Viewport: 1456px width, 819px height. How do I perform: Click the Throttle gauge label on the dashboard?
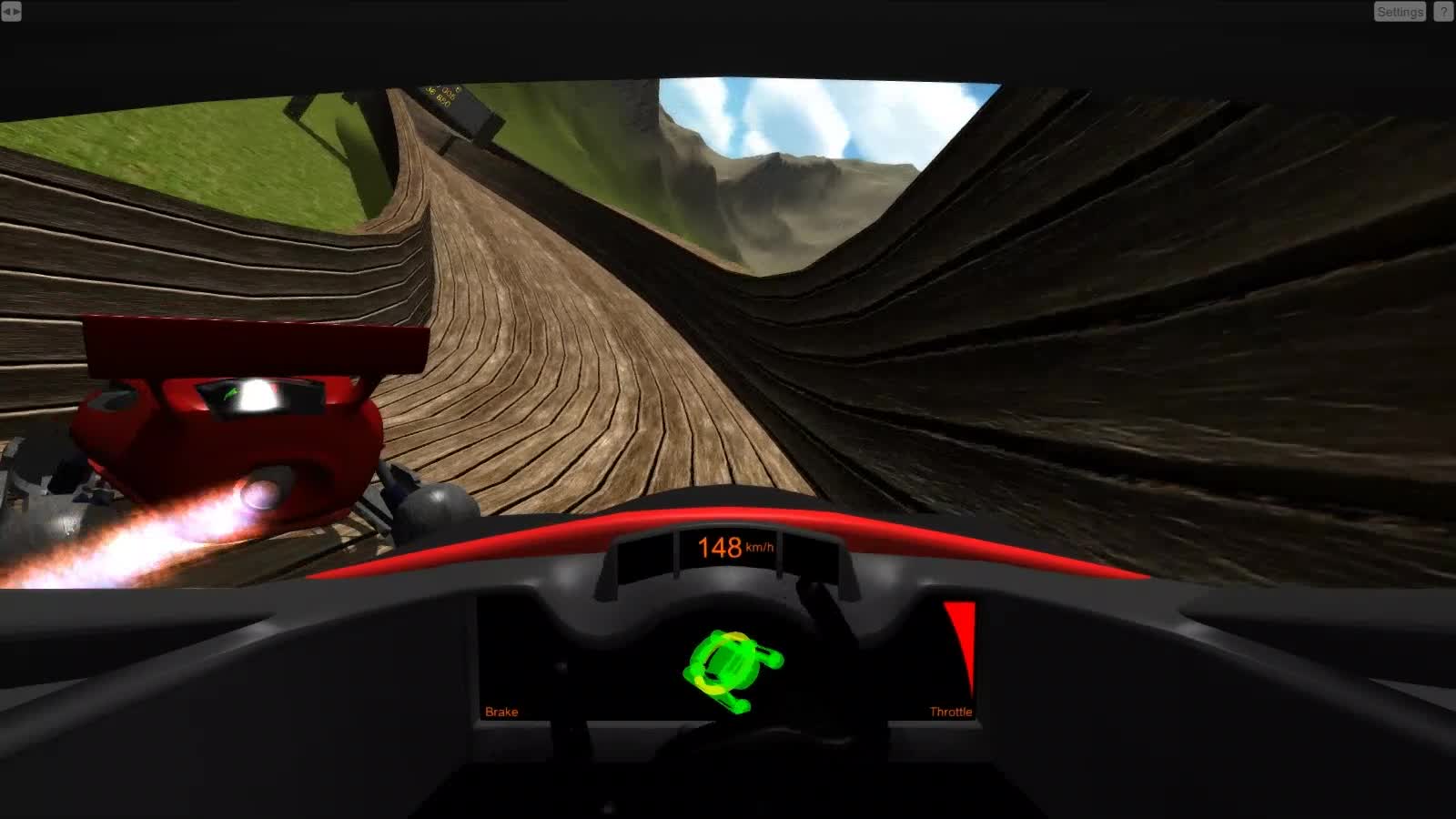pyautogui.click(x=950, y=711)
